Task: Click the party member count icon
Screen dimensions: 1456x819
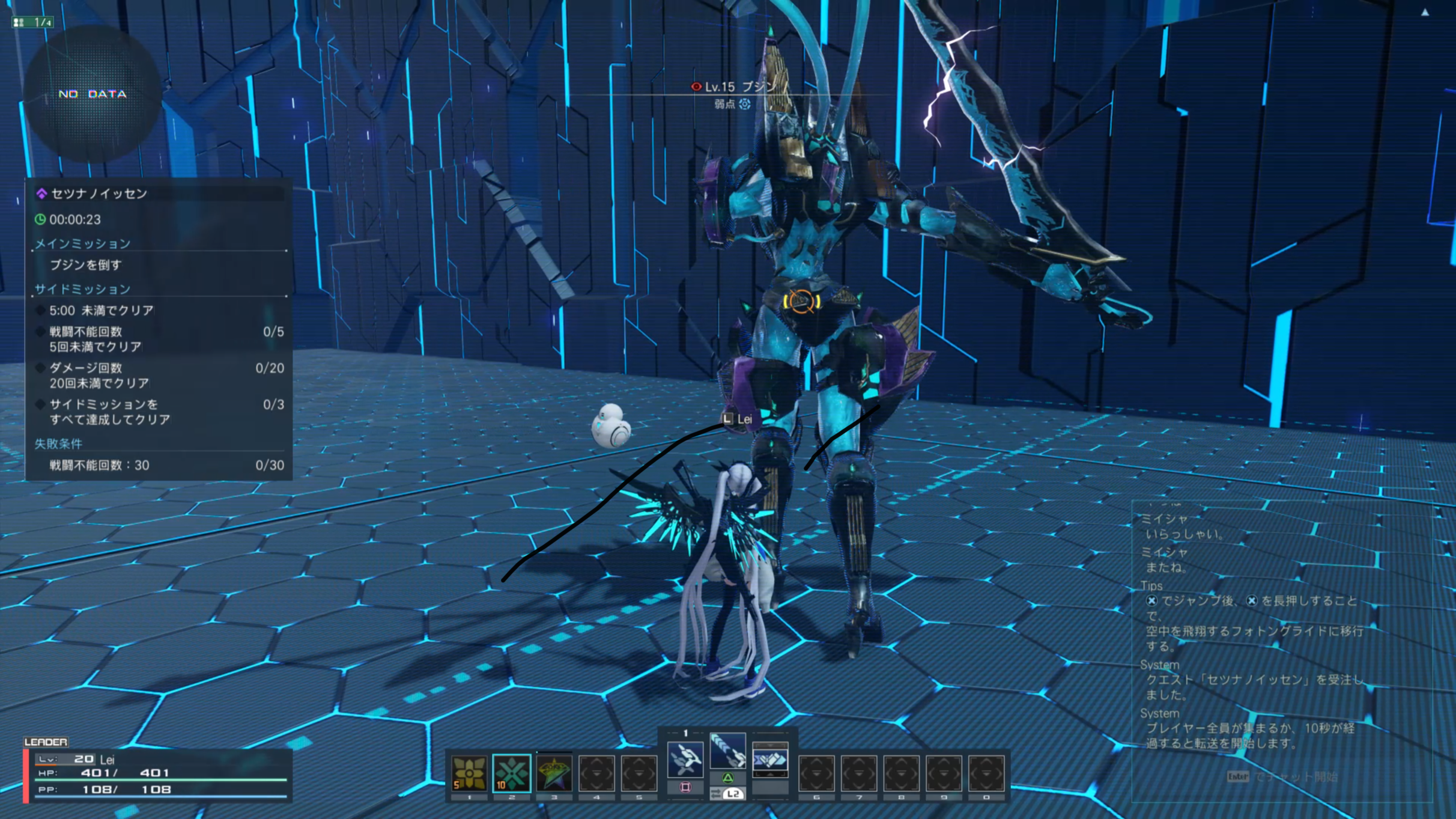Action: [x=32, y=22]
